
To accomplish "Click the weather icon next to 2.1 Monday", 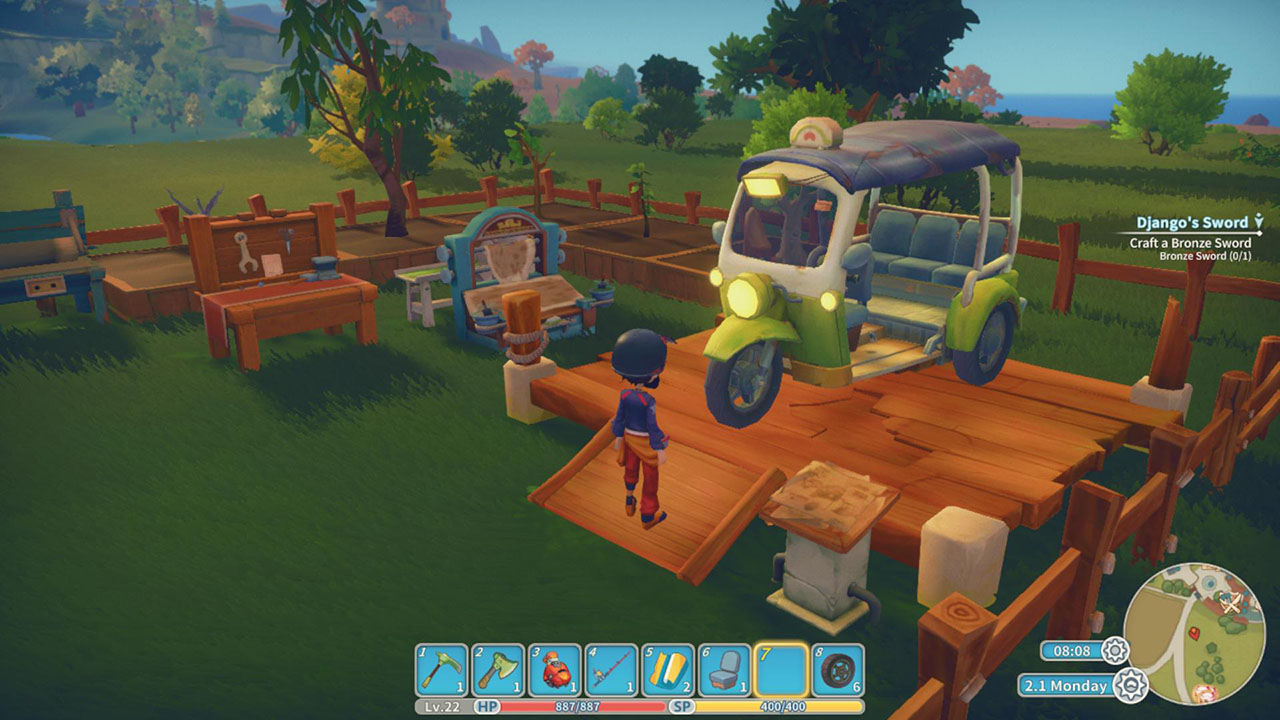I will [1131, 685].
